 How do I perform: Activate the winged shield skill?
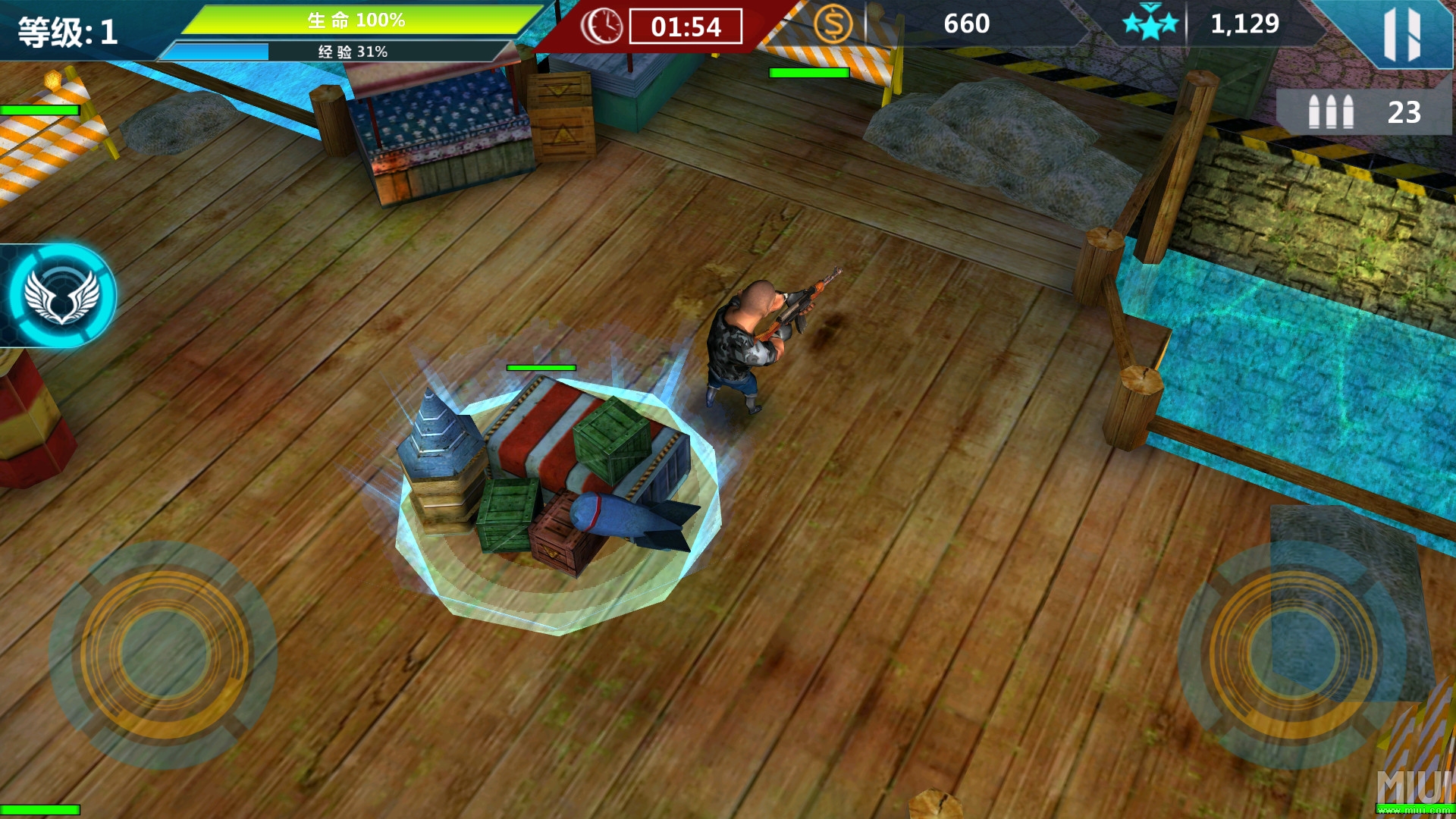click(x=62, y=296)
